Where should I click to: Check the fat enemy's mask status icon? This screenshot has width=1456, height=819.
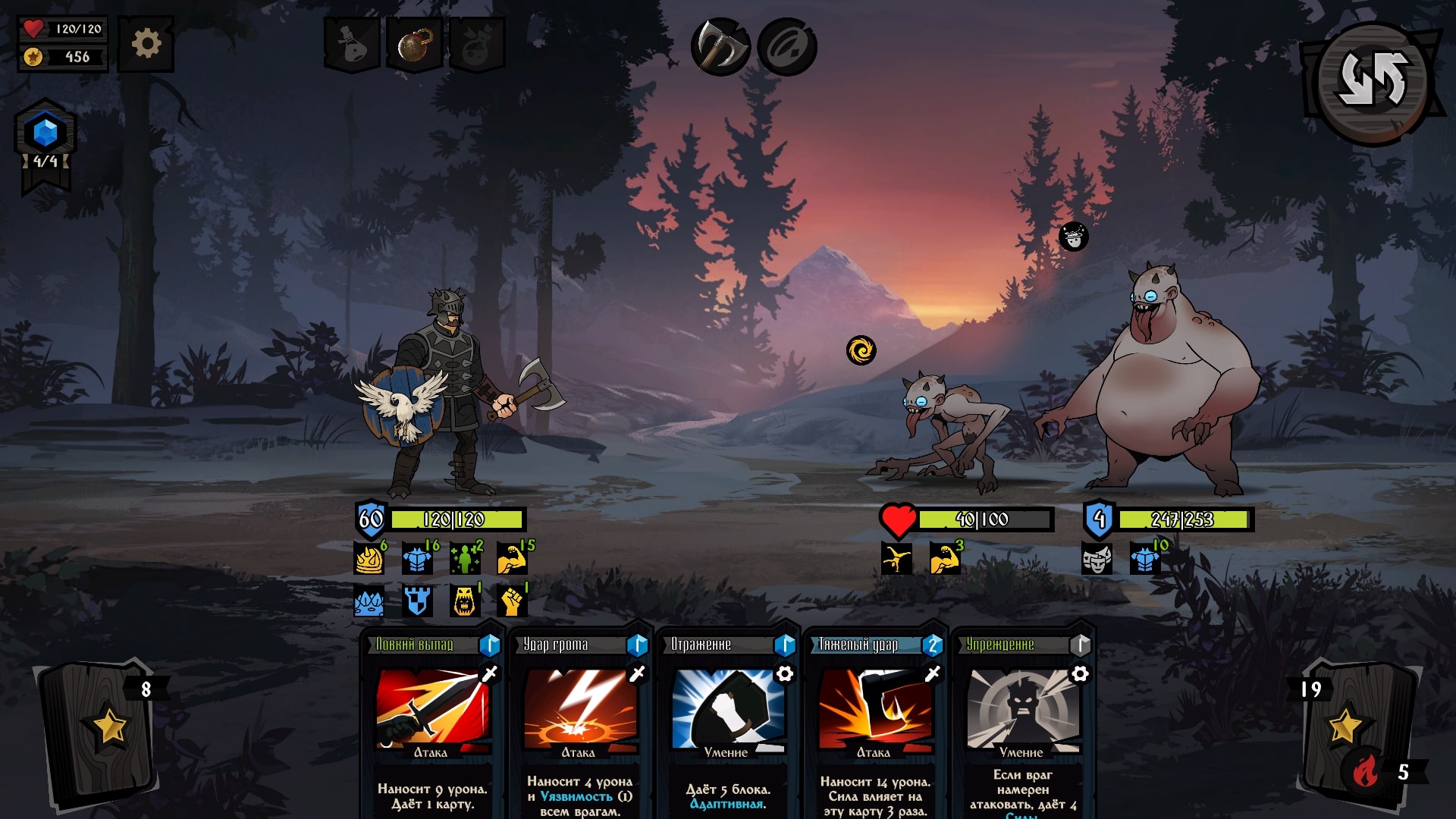1097,560
